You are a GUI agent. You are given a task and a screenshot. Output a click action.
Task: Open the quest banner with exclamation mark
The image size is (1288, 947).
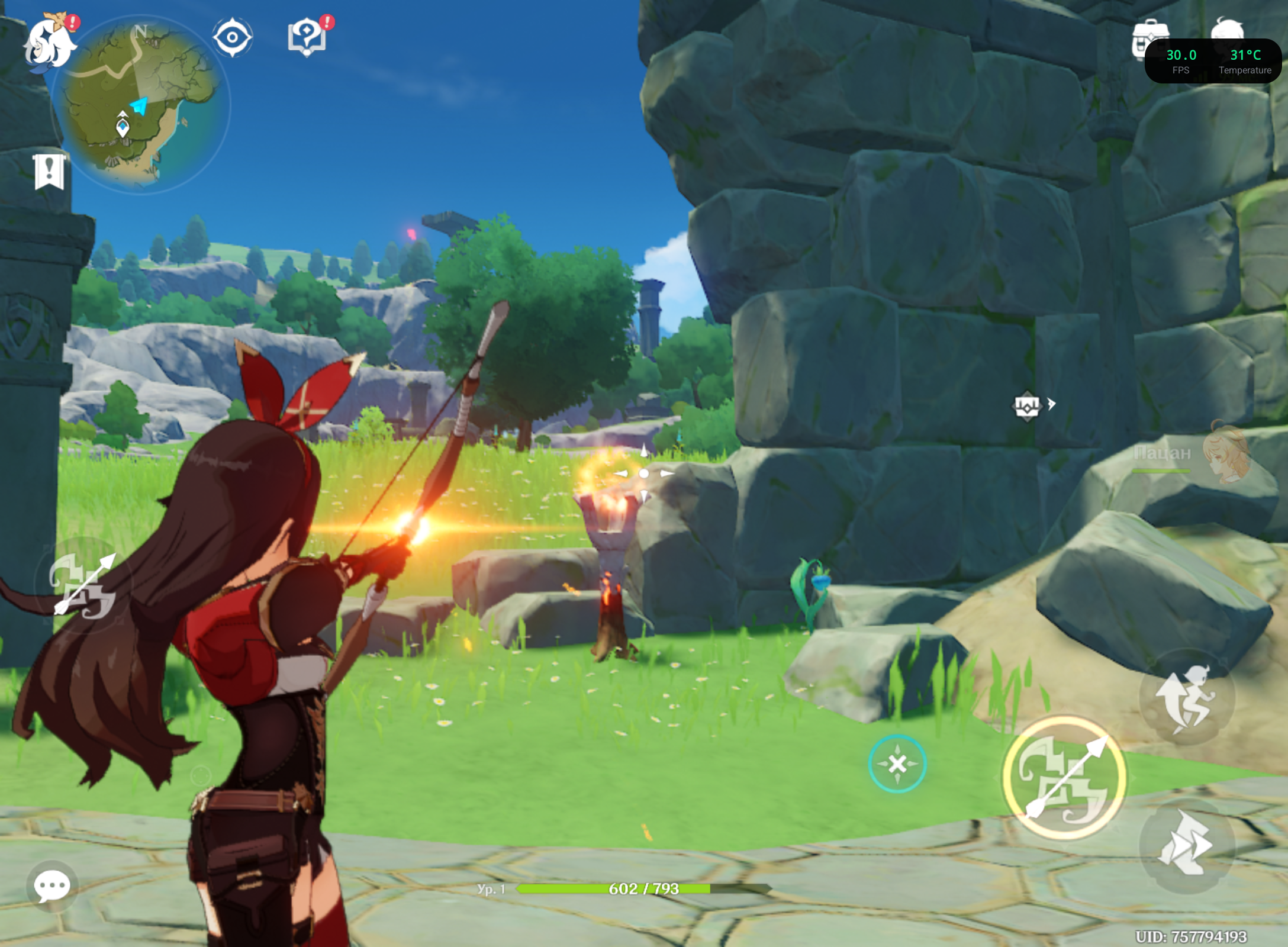(x=49, y=172)
